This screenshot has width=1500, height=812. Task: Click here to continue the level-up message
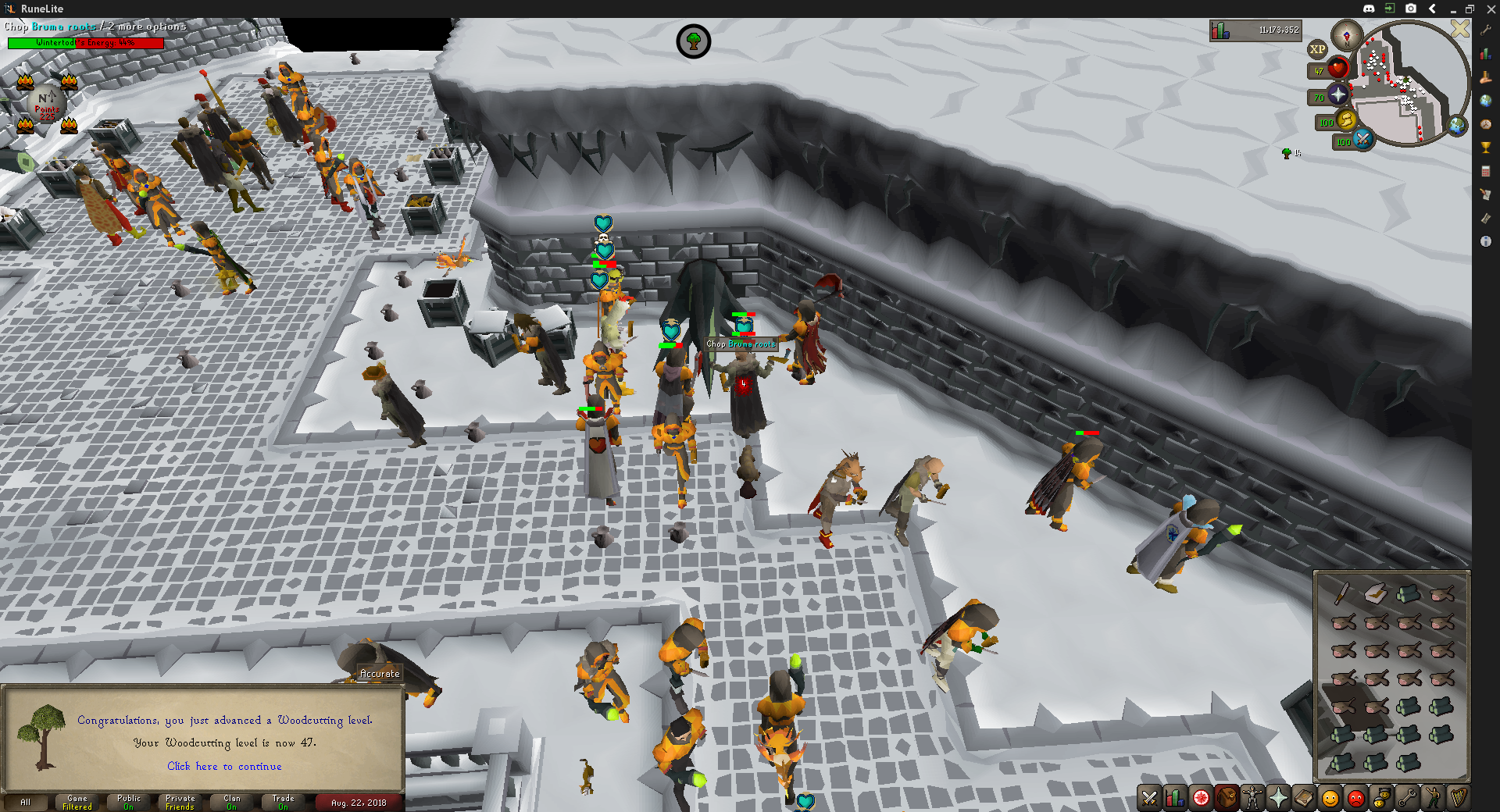[224, 767]
